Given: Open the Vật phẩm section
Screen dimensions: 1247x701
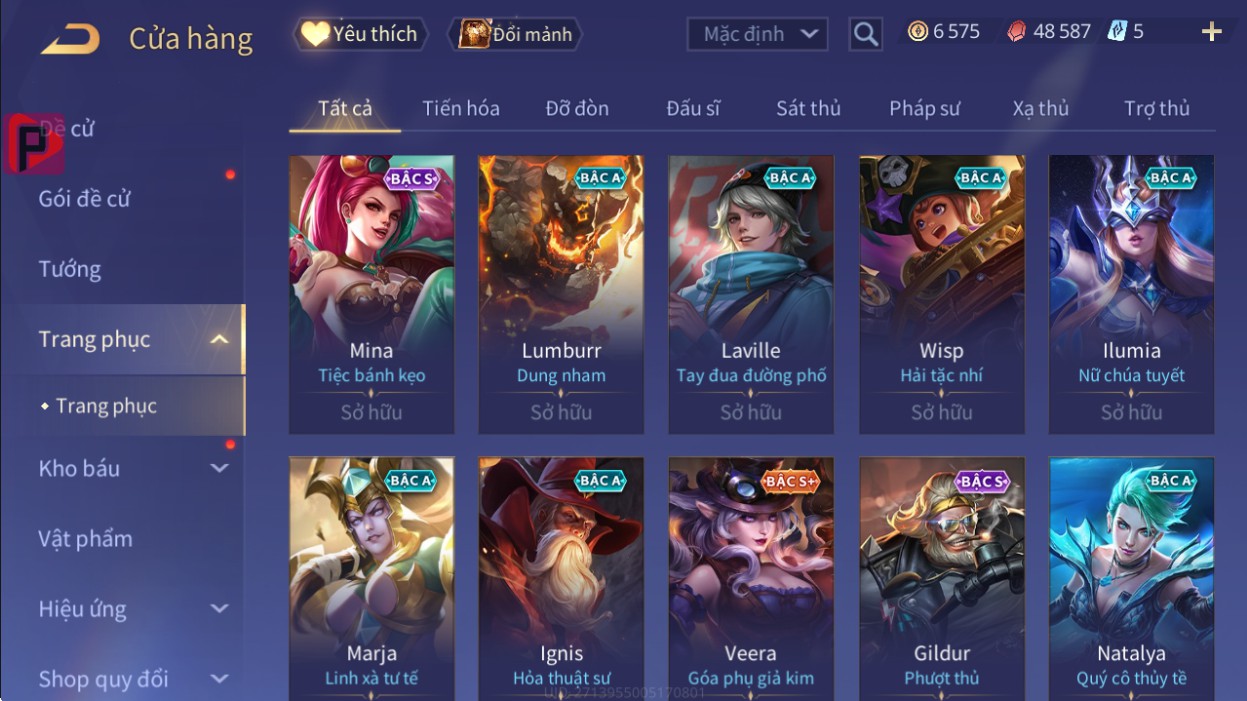Looking at the screenshot, I should (85, 539).
